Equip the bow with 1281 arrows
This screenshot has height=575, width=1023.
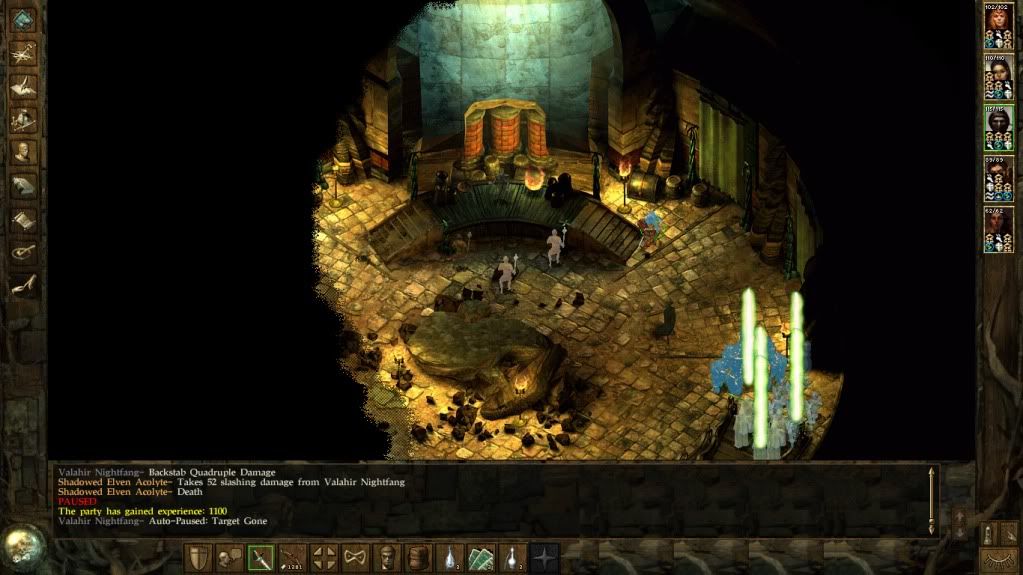(293, 558)
